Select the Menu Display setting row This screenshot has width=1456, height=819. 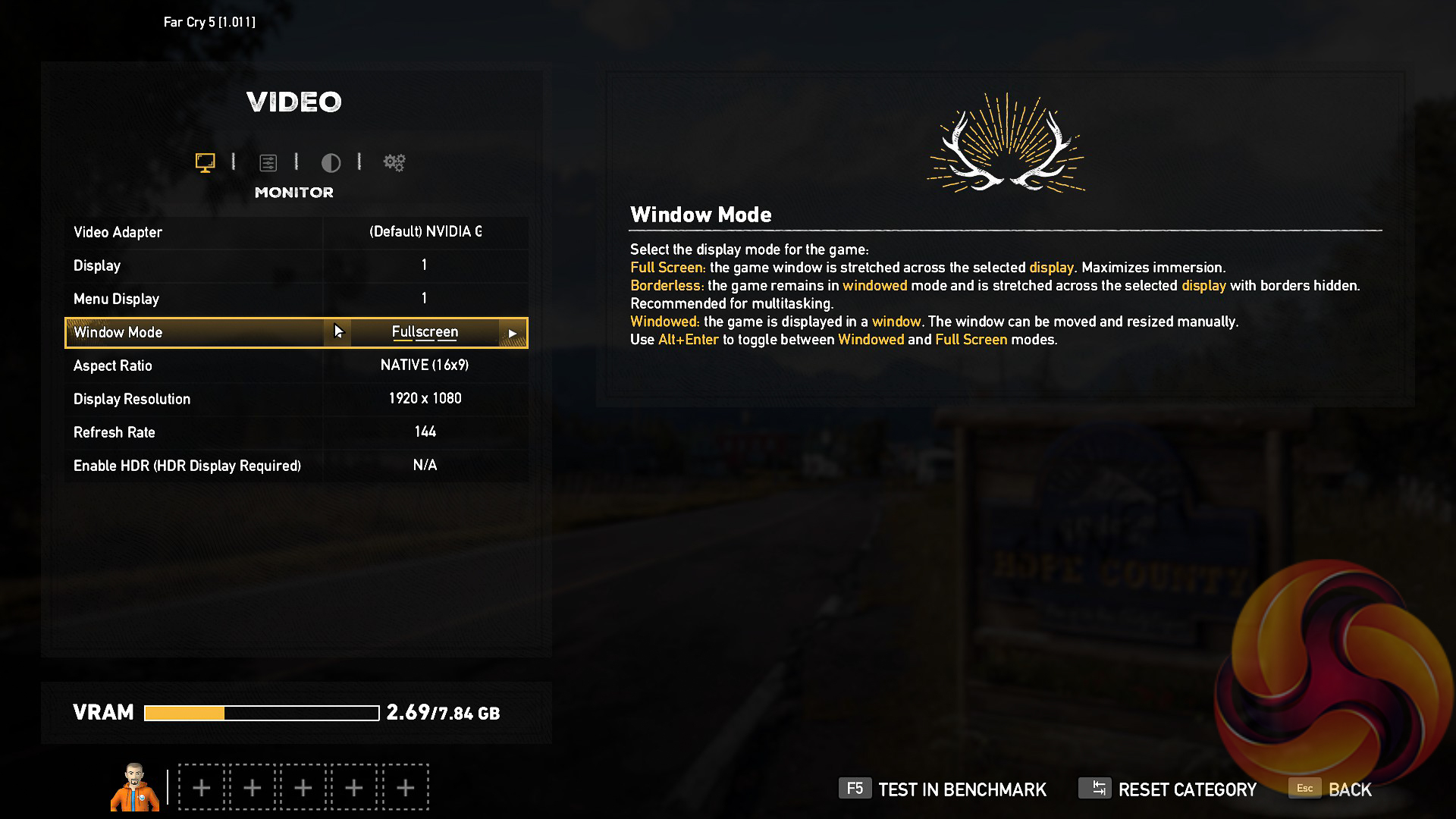pyautogui.click(x=296, y=299)
